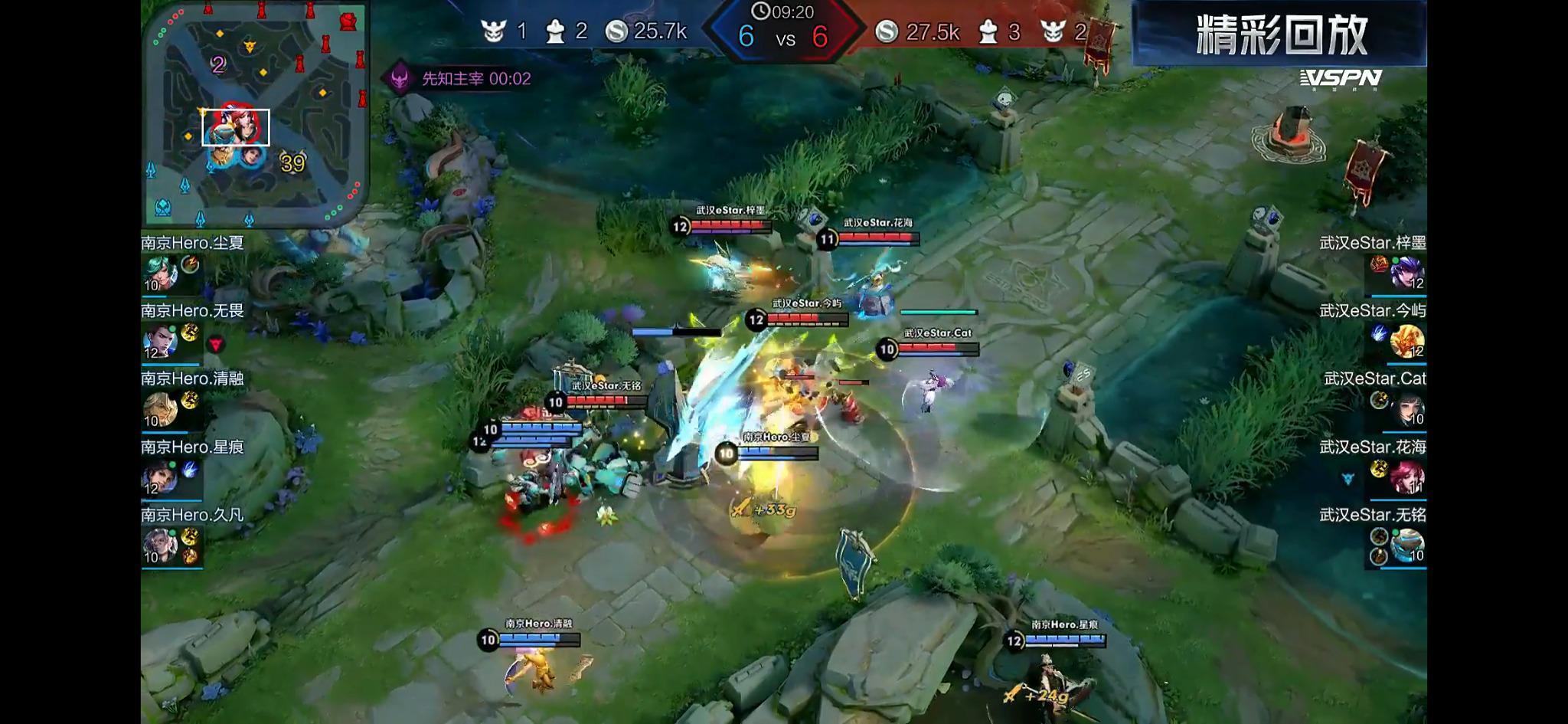The height and width of the screenshot is (724, 1568).
Task: Select 武汉eStar.梓墨 hero portrait
Action: pos(1406,272)
